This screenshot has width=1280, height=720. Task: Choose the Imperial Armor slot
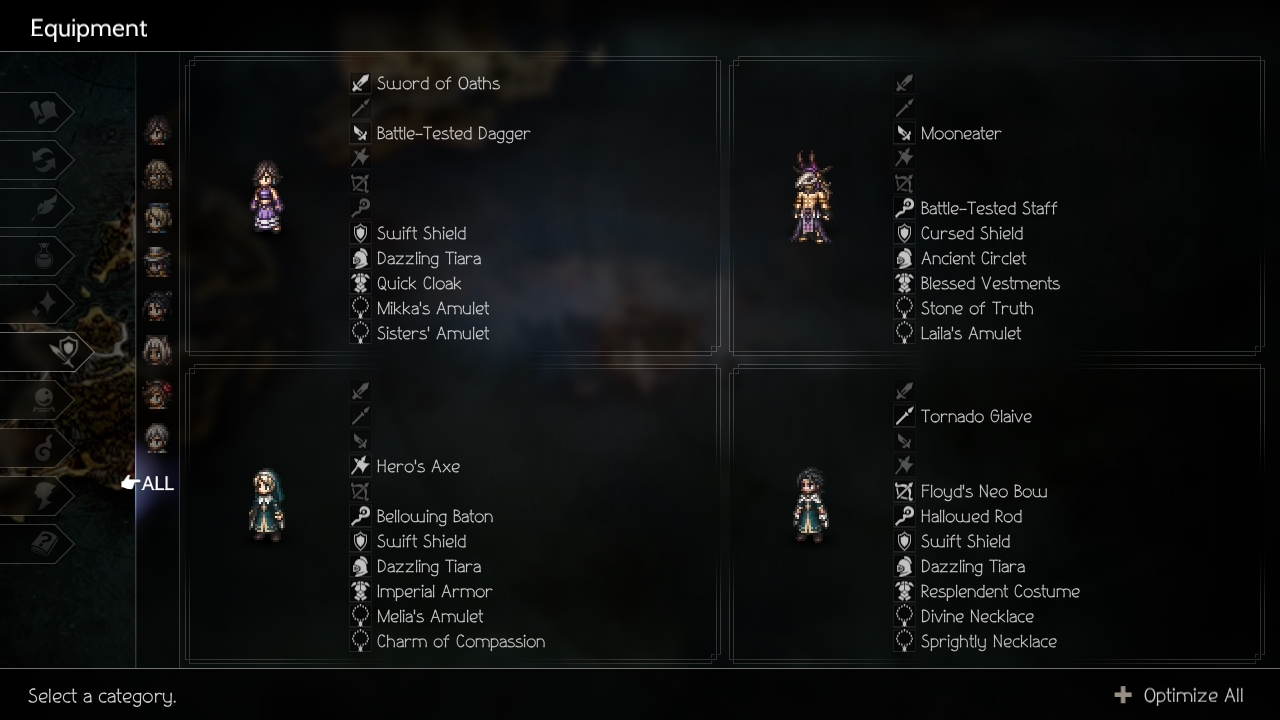(434, 592)
